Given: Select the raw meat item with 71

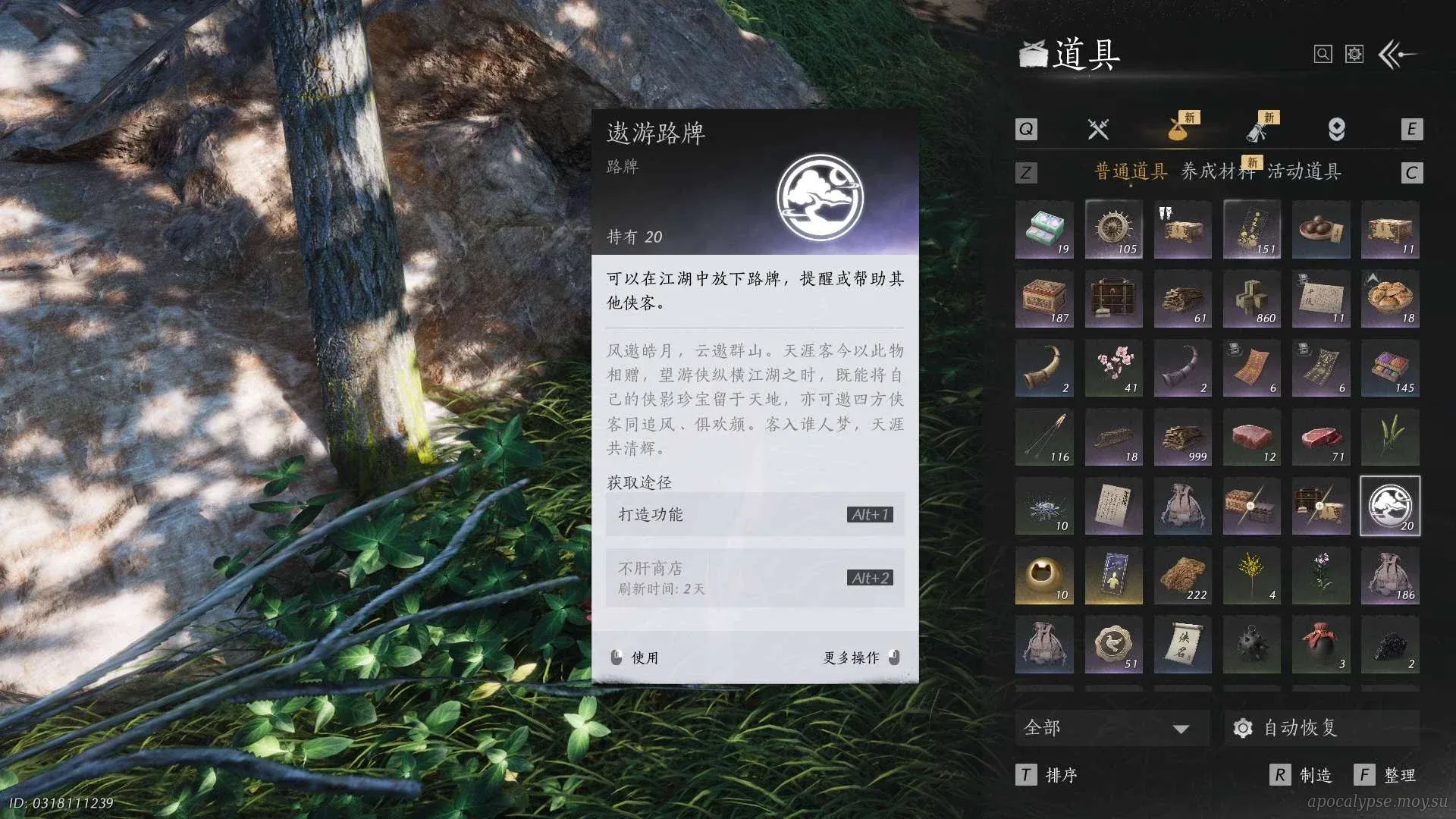Looking at the screenshot, I should (x=1321, y=438).
